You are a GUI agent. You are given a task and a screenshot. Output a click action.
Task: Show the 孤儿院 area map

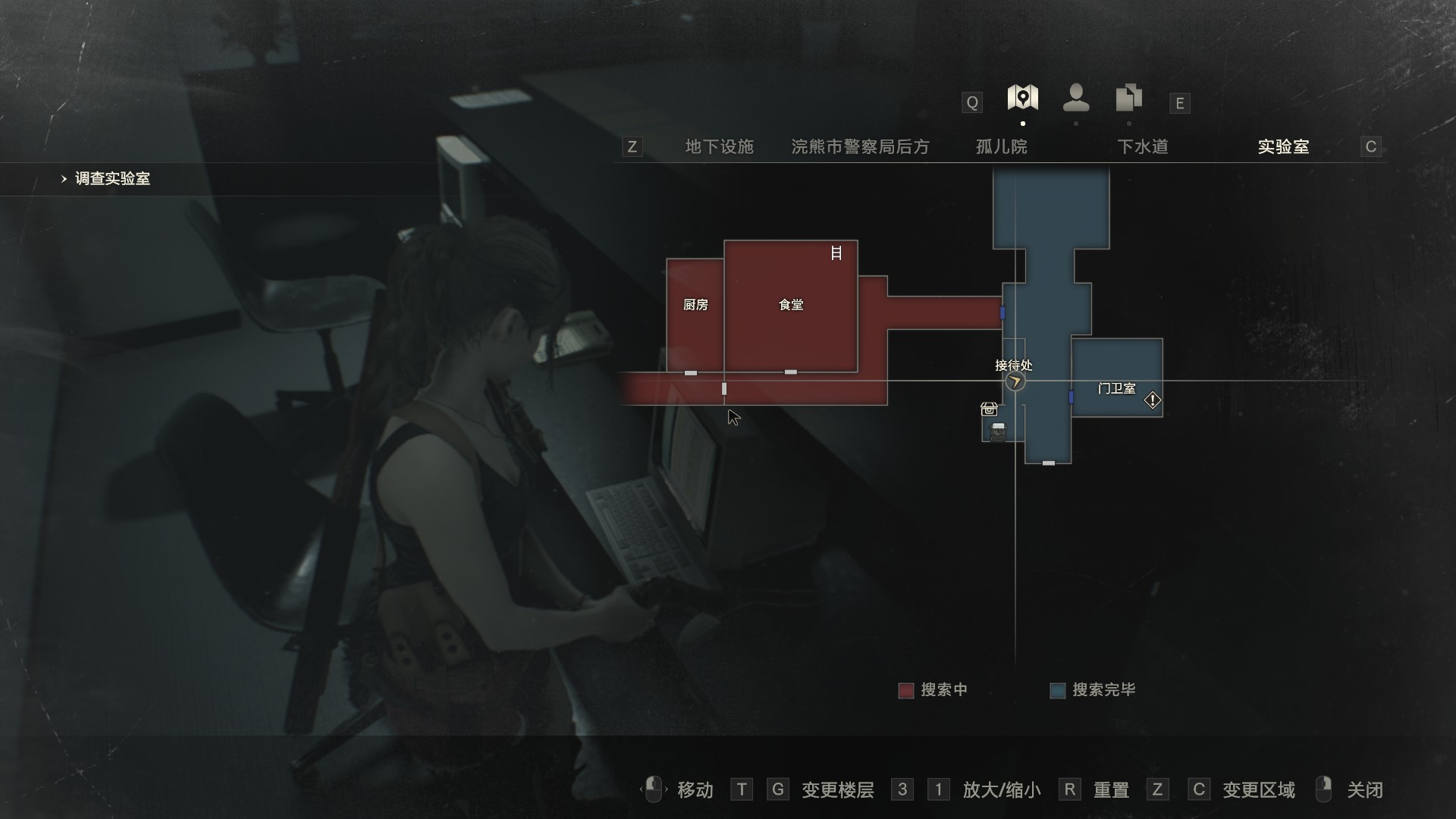[1001, 146]
